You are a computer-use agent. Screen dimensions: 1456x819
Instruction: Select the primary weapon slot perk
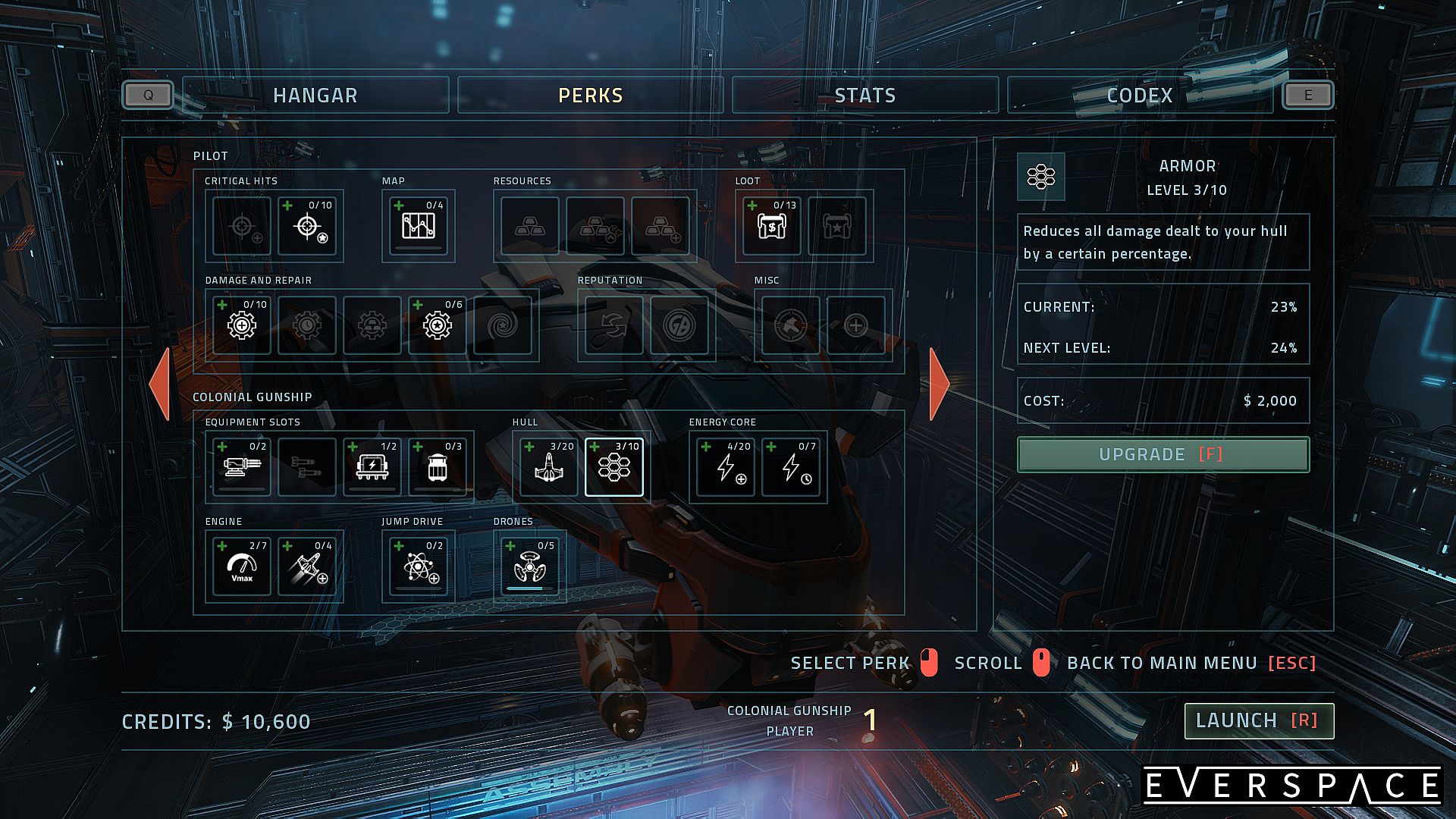[x=241, y=467]
